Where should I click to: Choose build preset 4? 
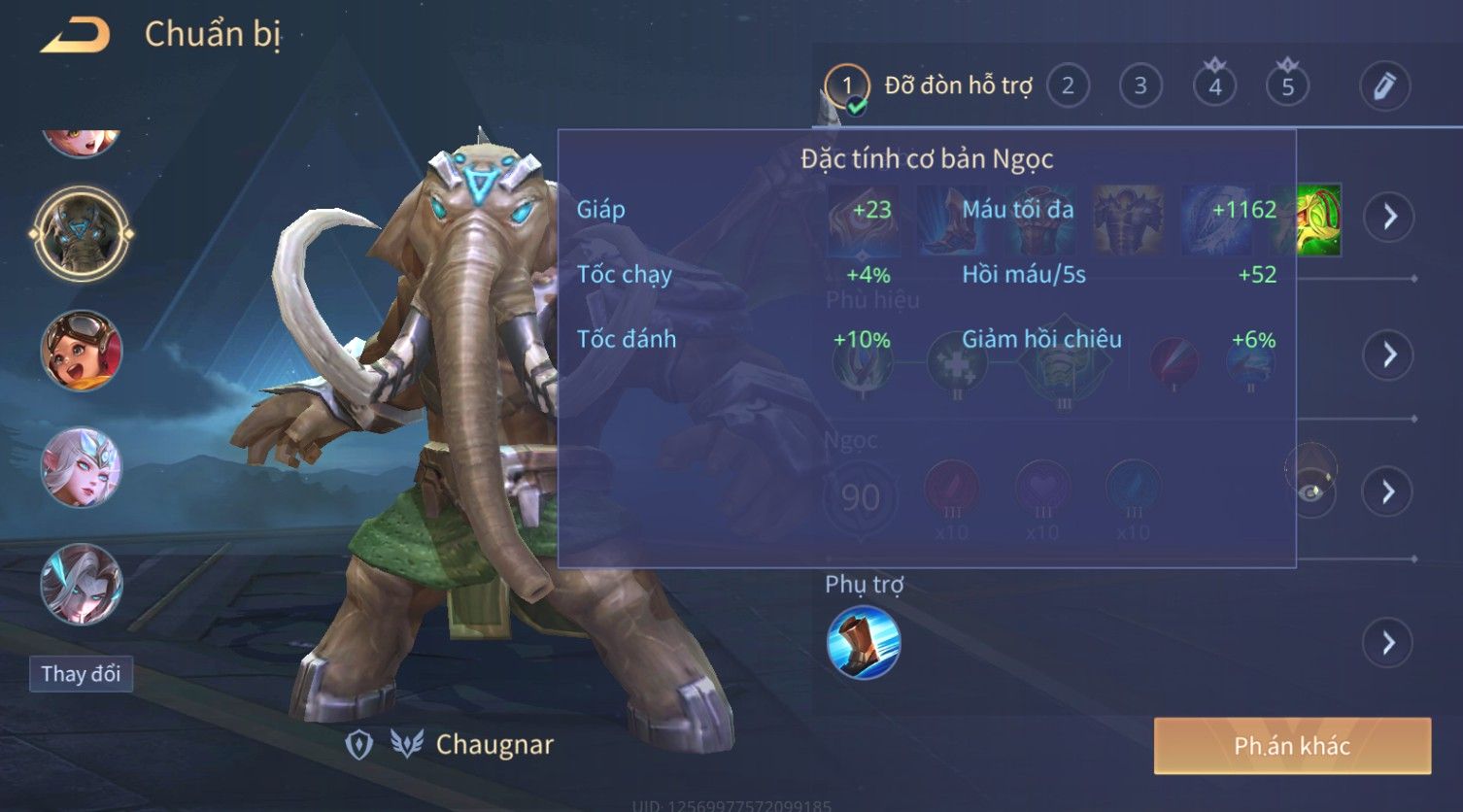click(x=1214, y=86)
